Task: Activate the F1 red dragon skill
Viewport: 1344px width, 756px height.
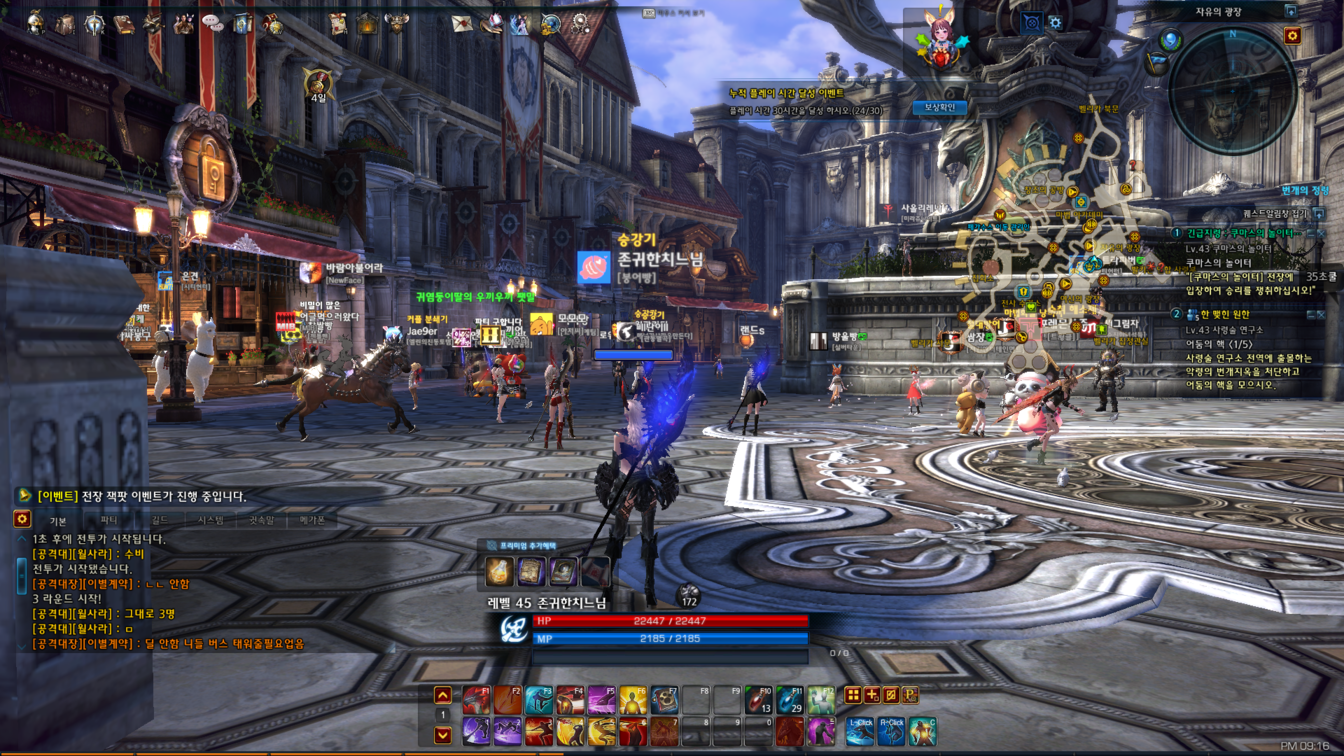Action: [476, 700]
